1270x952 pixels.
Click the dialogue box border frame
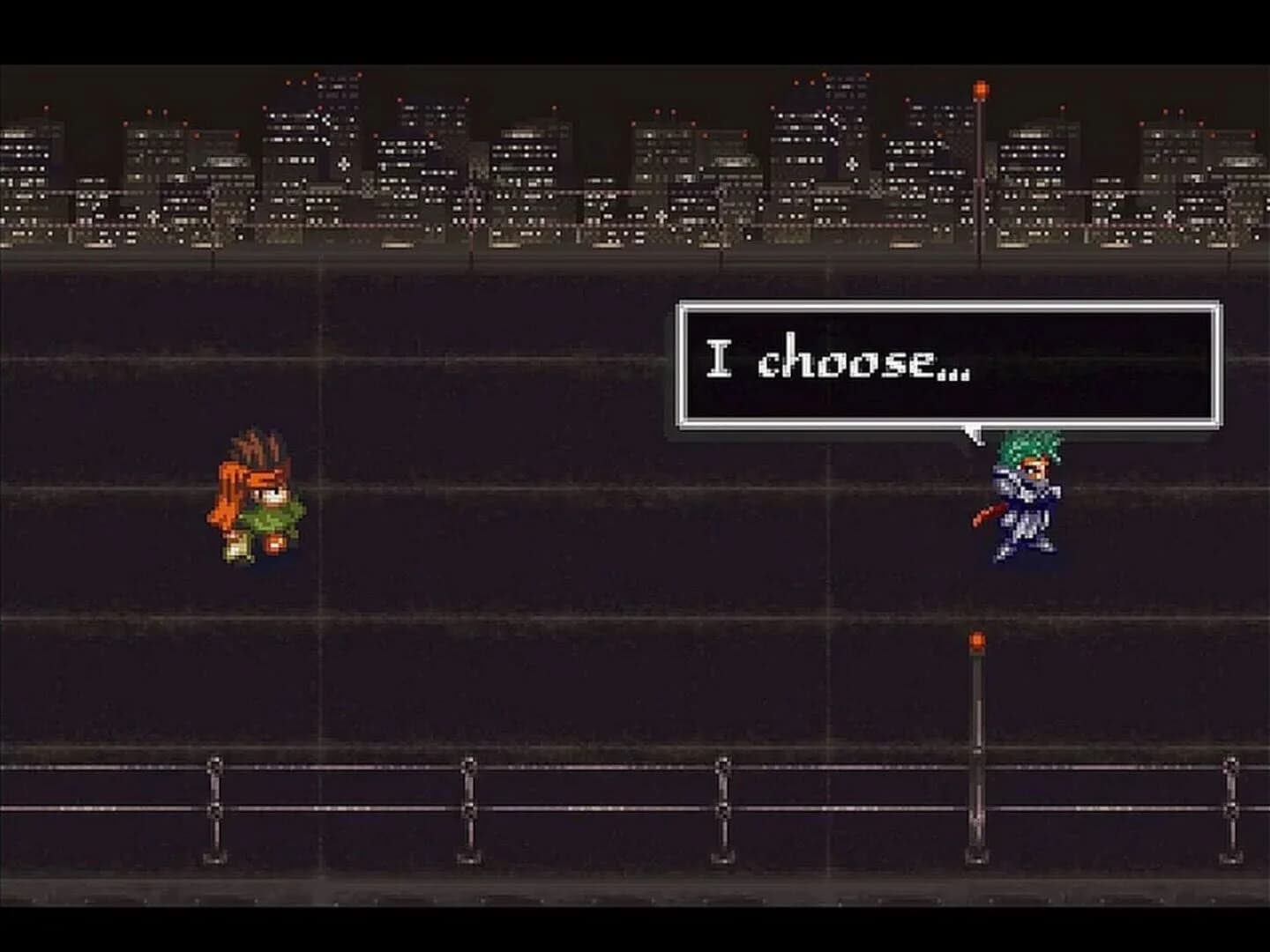pos(684,366)
